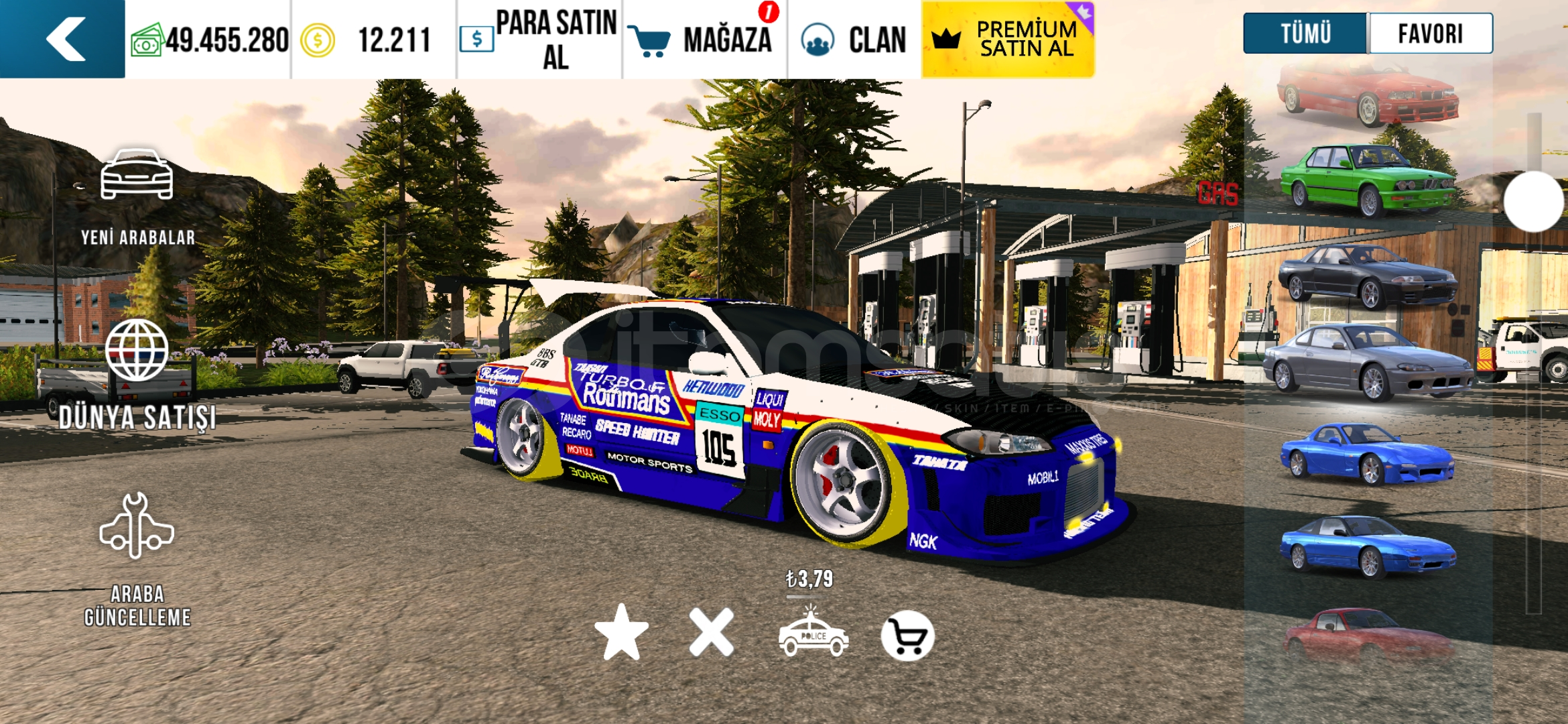Select the green sedan thumbnail
1568x724 pixels.
(x=1367, y=180)
